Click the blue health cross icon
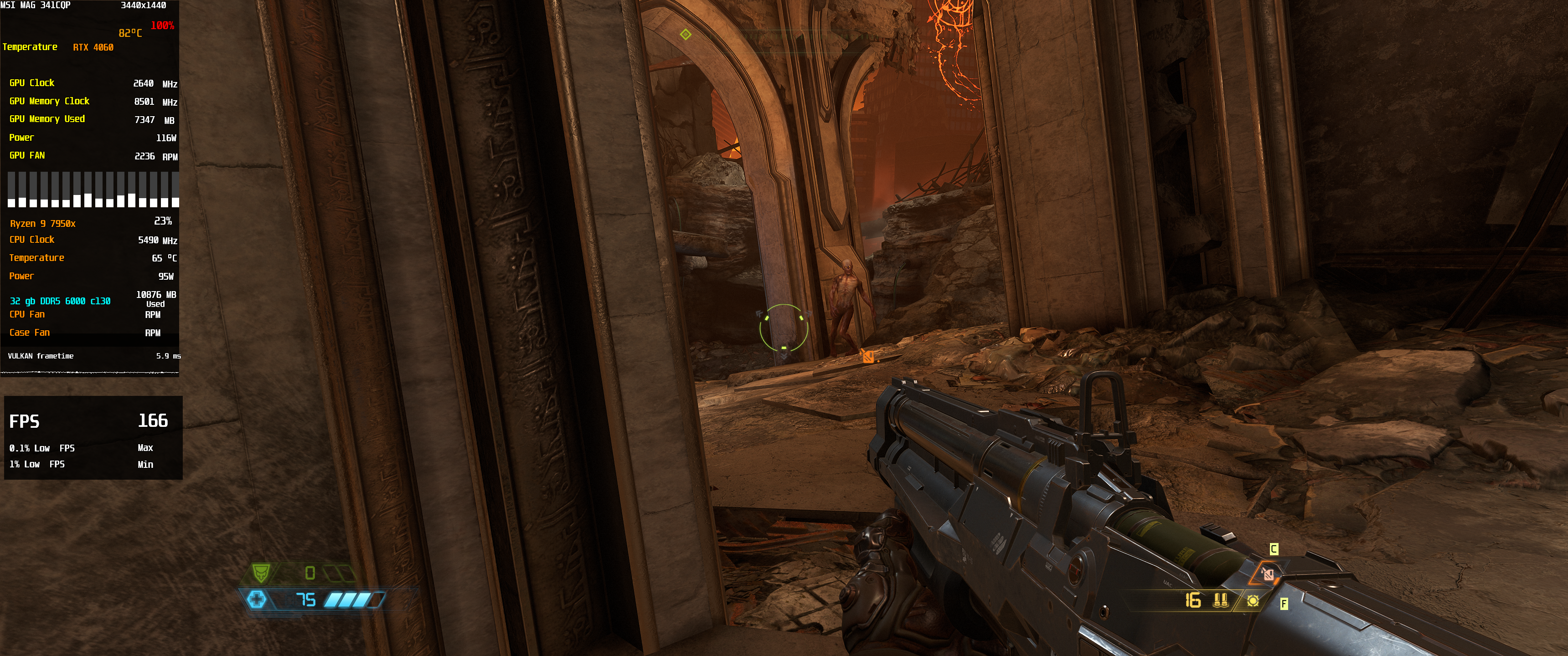The width and height of the screenshot is (1568, 656). pos(256,600)
